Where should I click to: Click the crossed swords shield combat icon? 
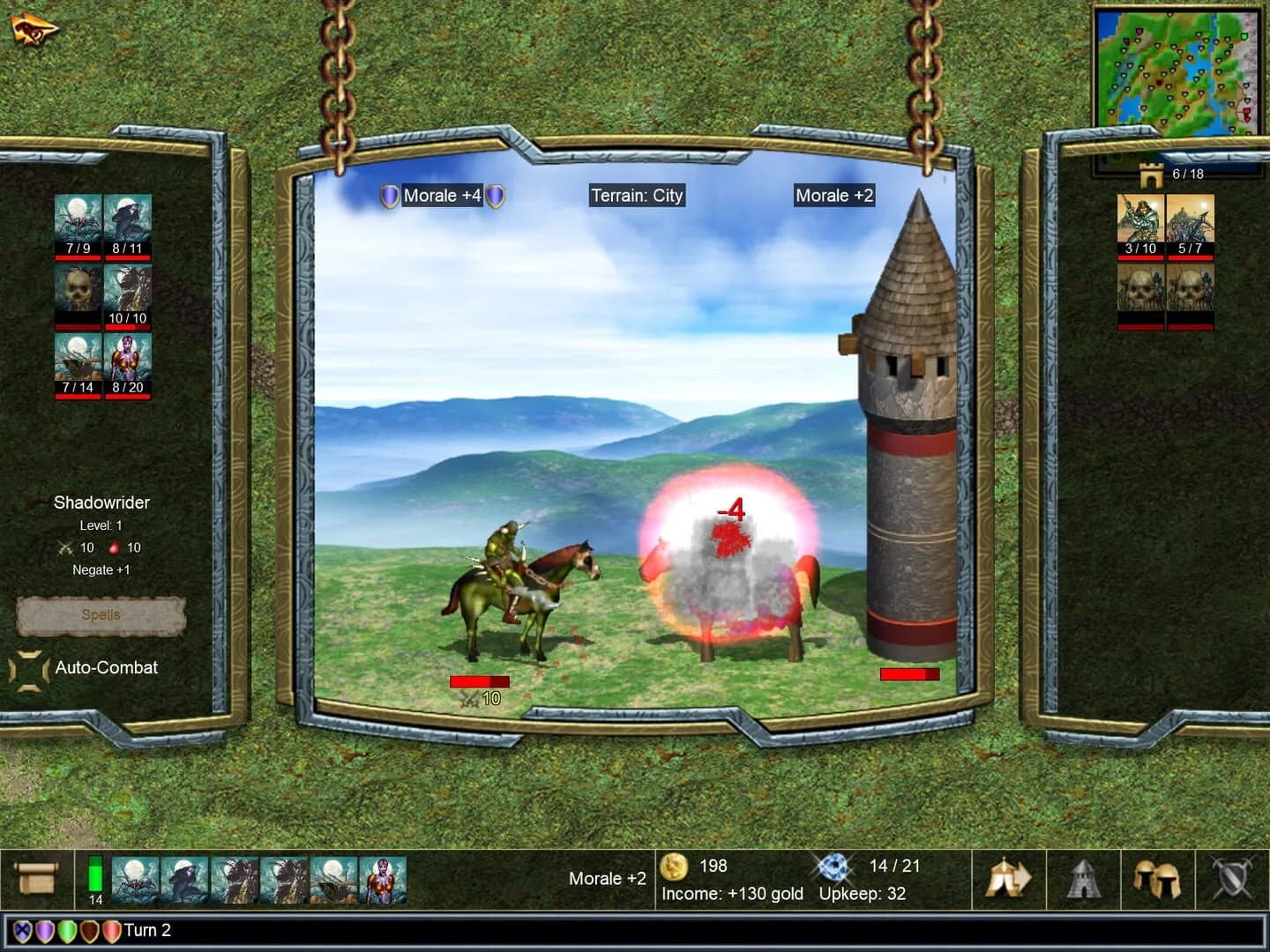(1233, 879)
